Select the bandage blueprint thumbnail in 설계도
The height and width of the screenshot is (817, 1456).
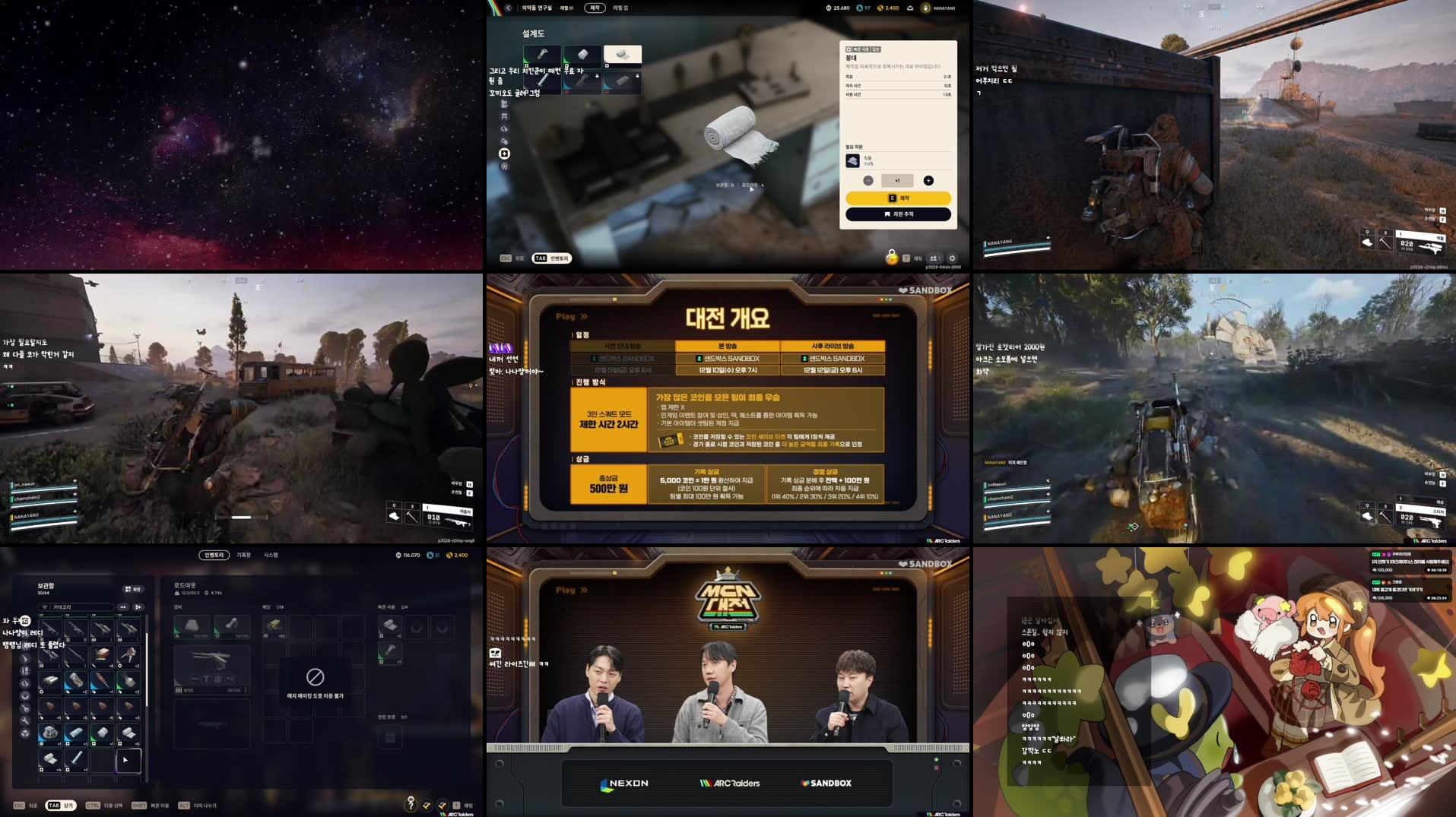coord(623,55)
